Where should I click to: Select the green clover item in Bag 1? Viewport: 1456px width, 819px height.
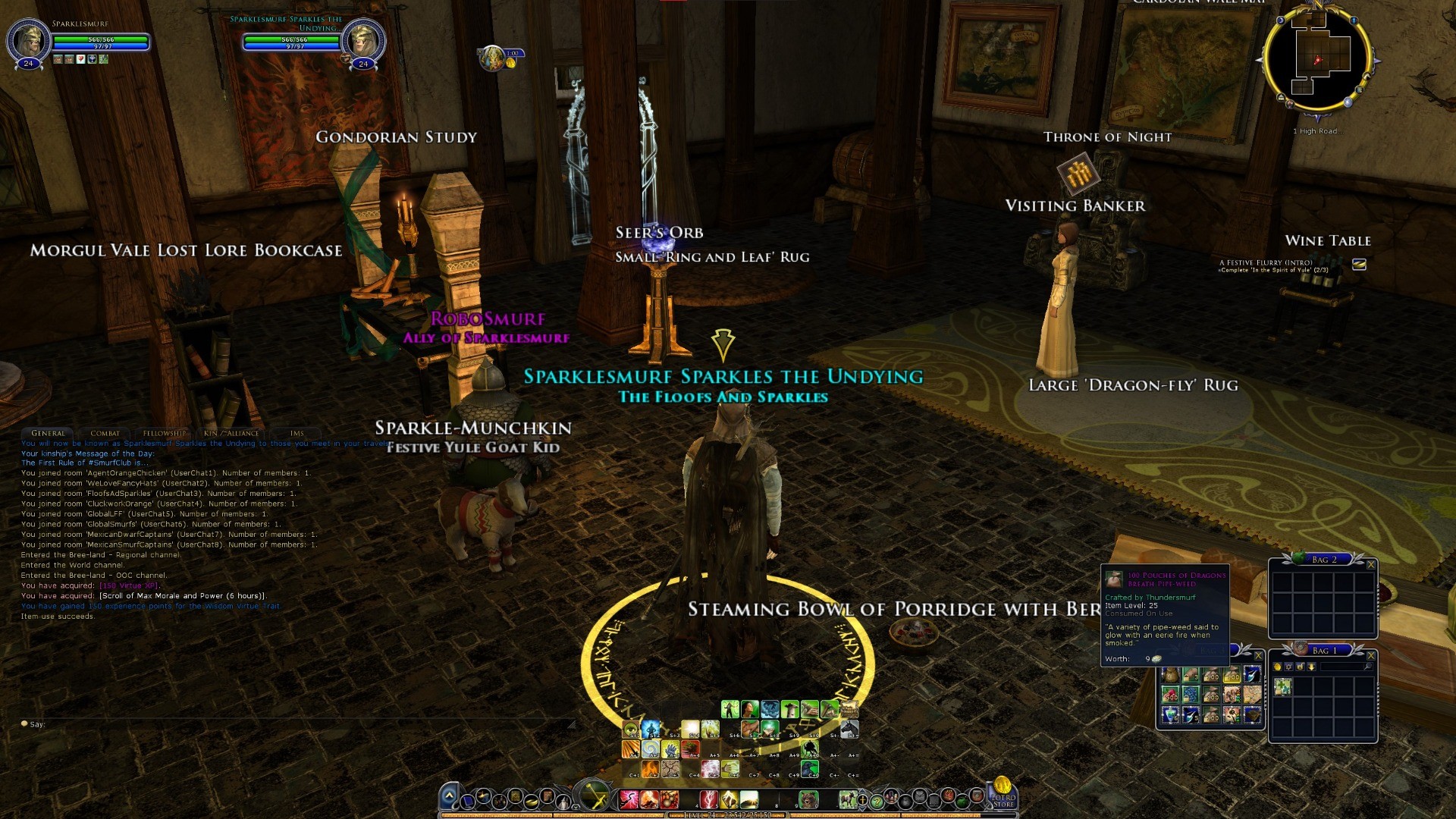tap(1282, 687)
